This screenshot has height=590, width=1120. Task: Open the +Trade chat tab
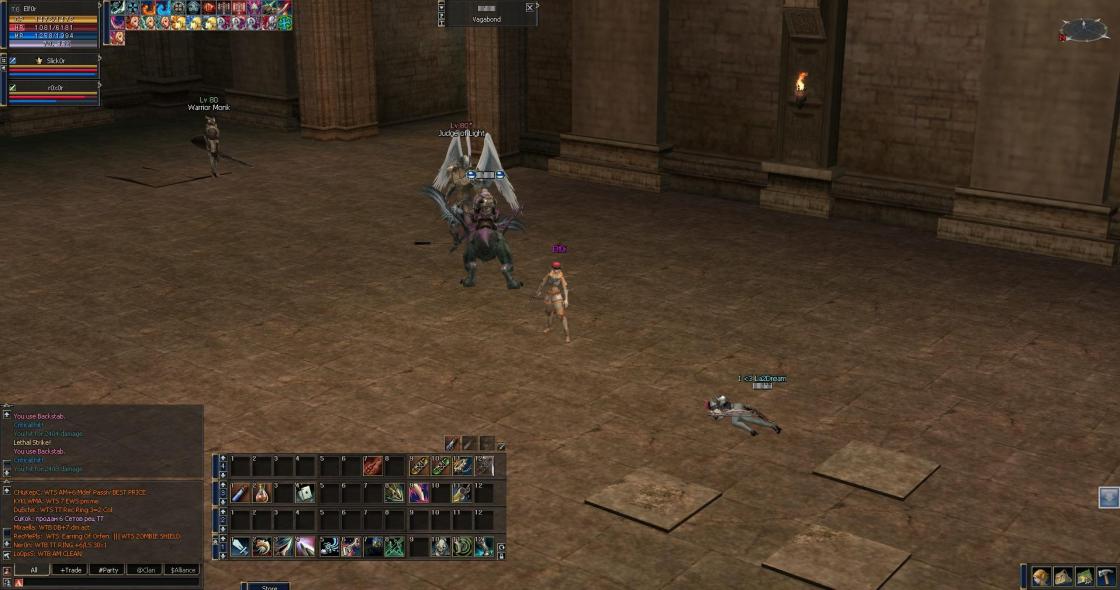(70, 570)
